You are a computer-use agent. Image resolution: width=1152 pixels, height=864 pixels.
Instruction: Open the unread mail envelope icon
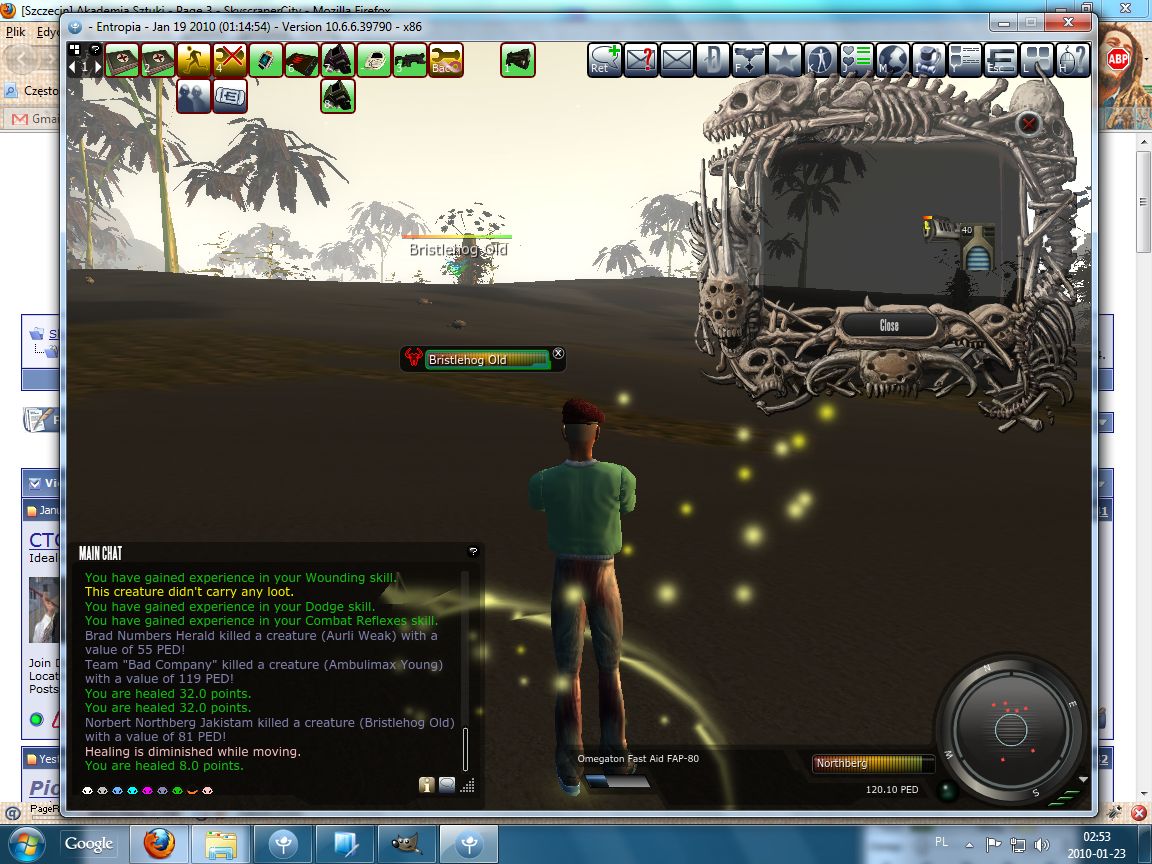point(641,61)
